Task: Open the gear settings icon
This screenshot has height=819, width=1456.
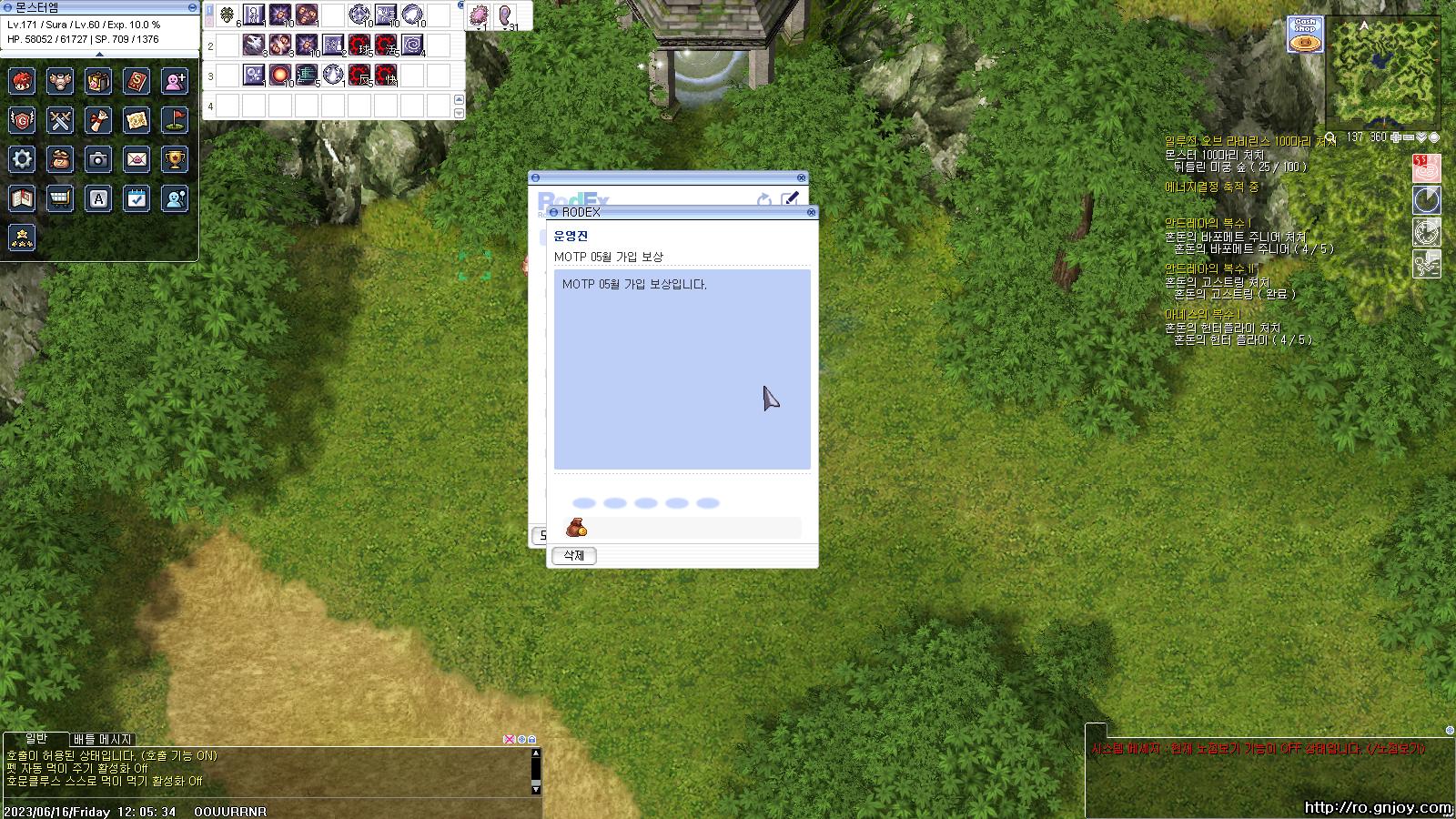Action: (x=22, y=159)
